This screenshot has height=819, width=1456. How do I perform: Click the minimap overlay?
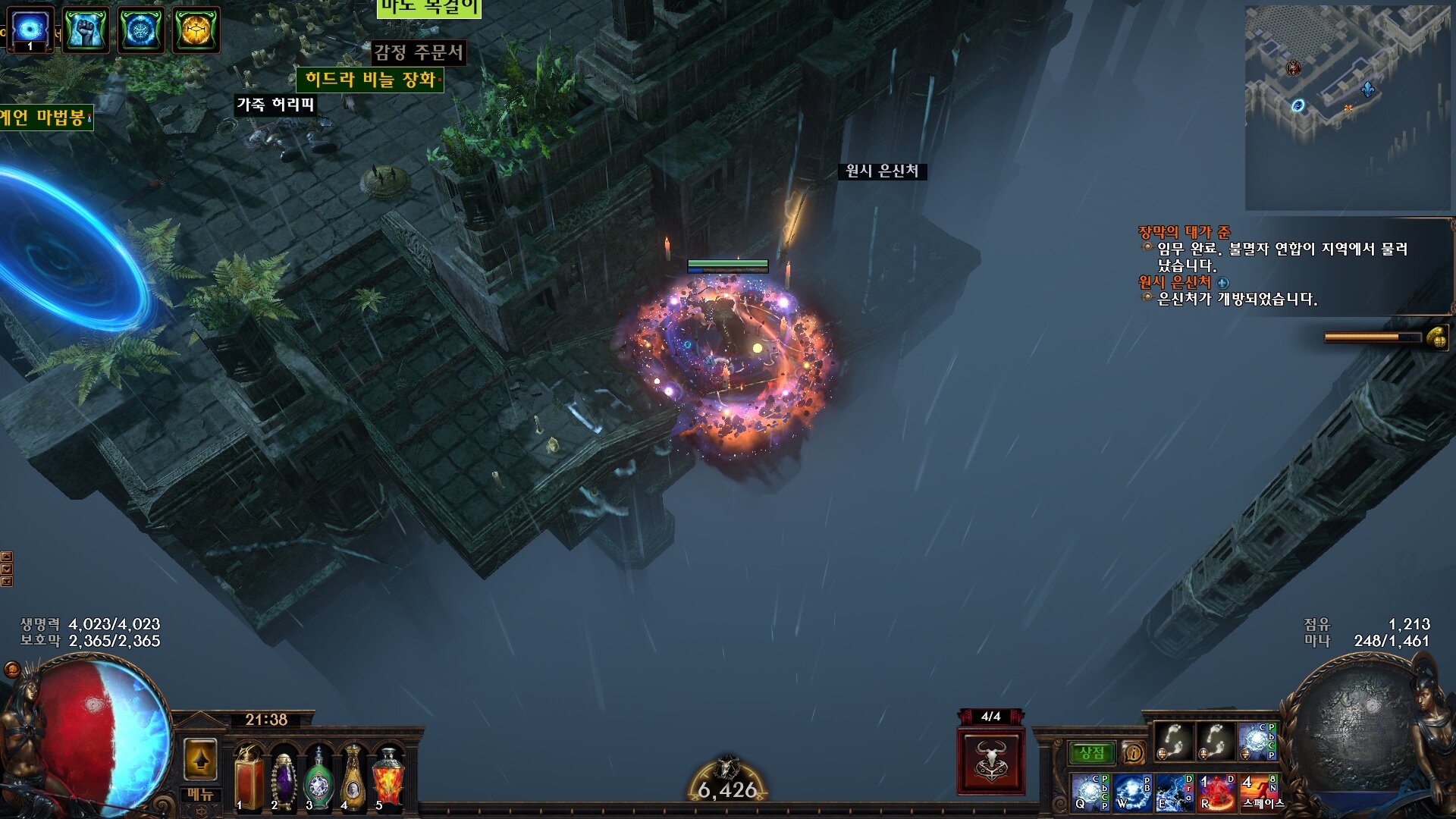point(1347,108)
